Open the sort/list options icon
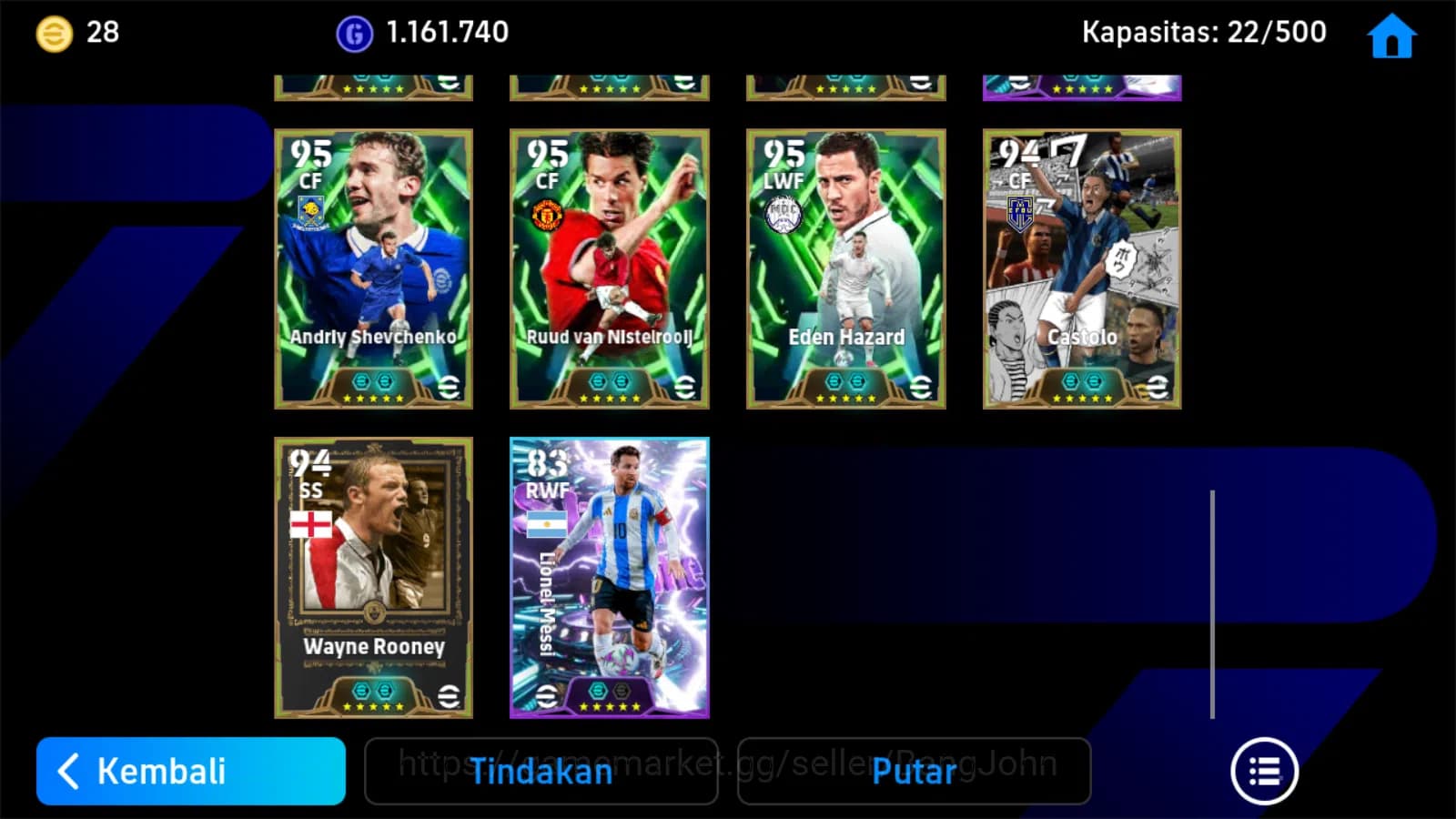 click(x=1264, y=770)
